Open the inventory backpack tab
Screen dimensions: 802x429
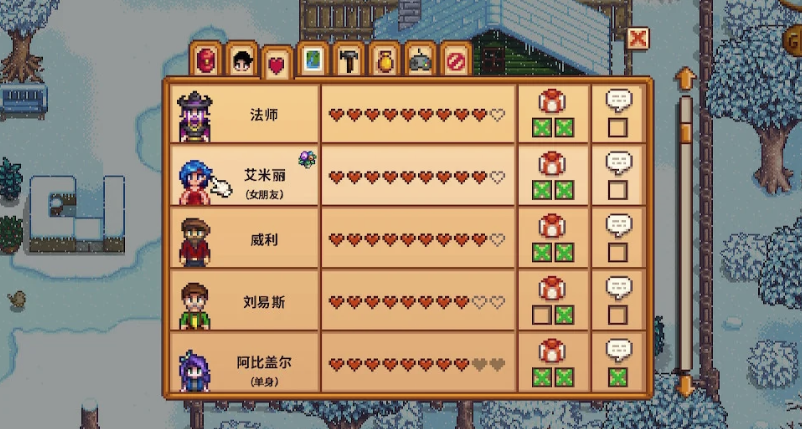tap(207, 59)
